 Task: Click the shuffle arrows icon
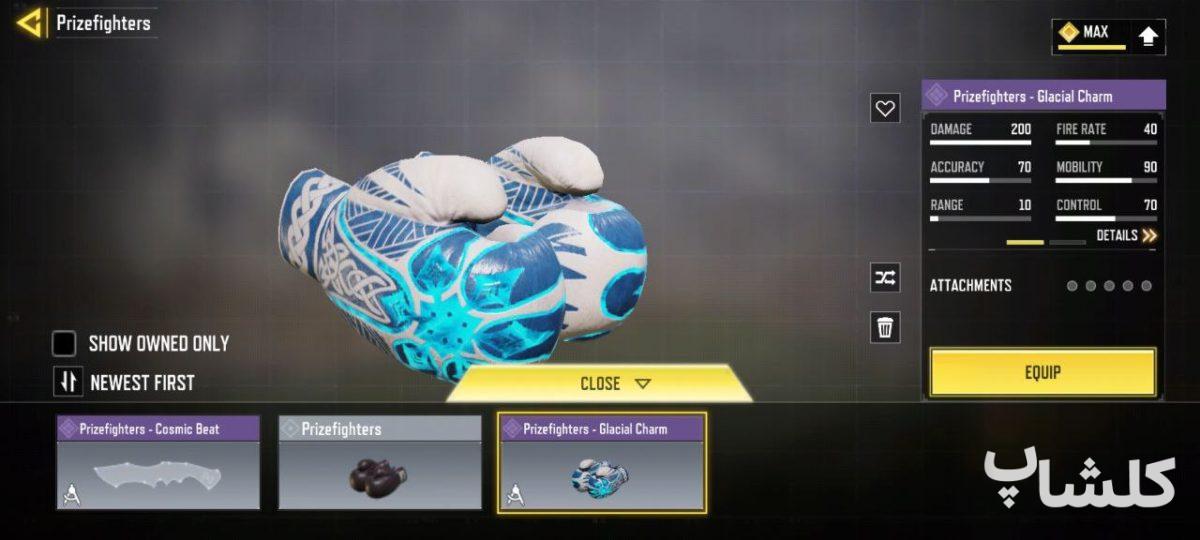click(x=885, y=278)
